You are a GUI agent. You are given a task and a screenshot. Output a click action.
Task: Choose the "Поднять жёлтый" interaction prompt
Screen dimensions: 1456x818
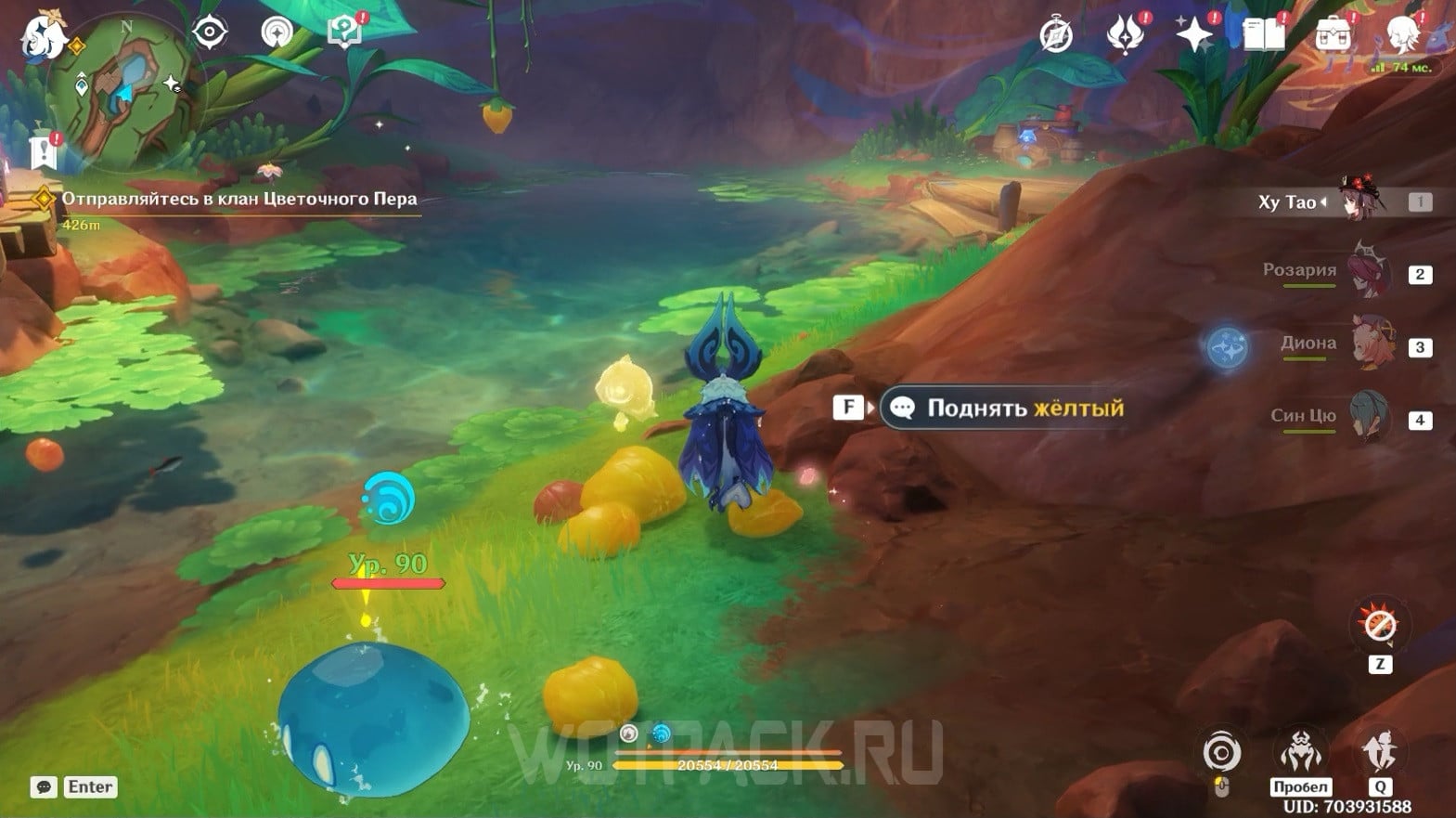pyautogui.click(x=1007, y=408)
